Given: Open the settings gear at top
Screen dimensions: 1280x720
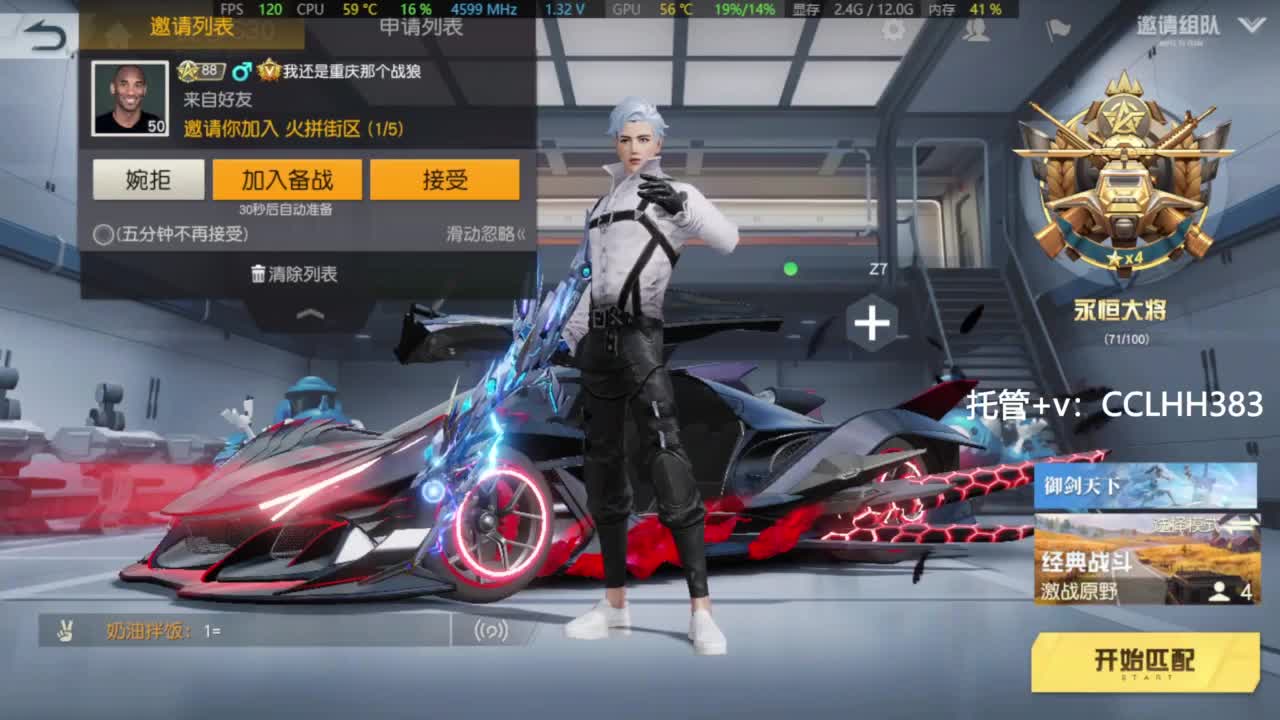Looking at the screenshot, I should (x=892, y=32).
